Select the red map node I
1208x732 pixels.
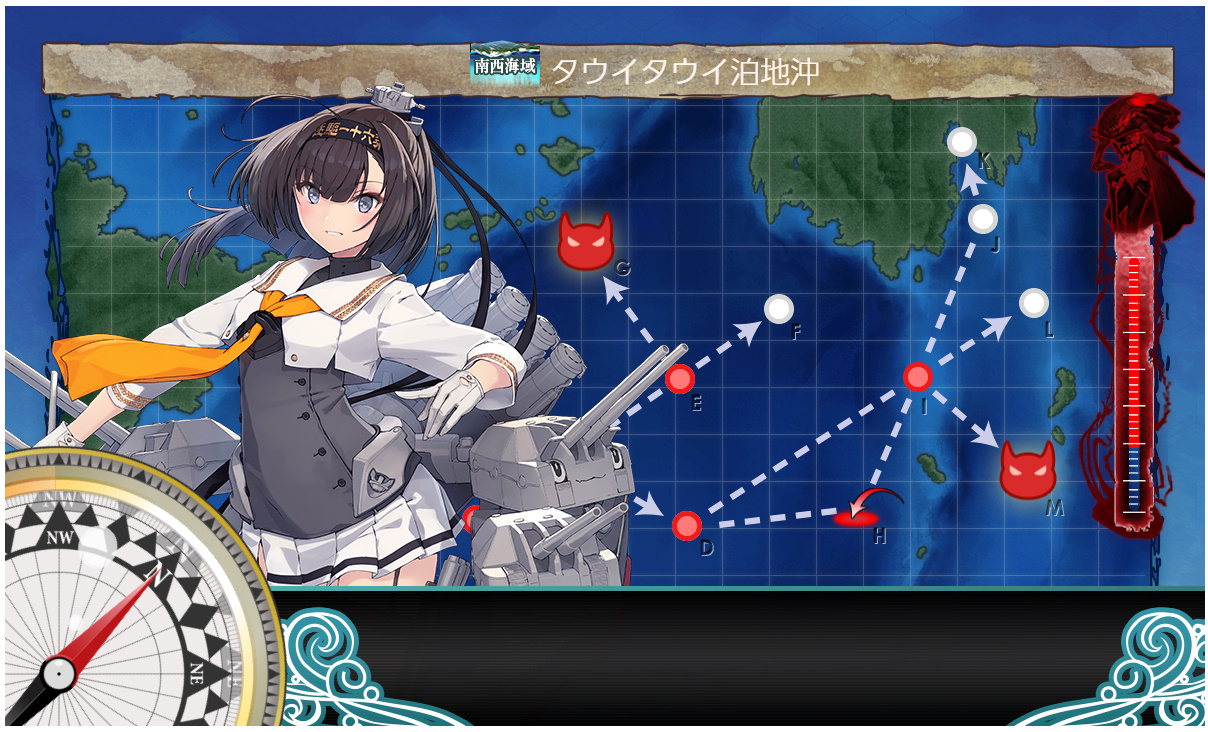918,377
